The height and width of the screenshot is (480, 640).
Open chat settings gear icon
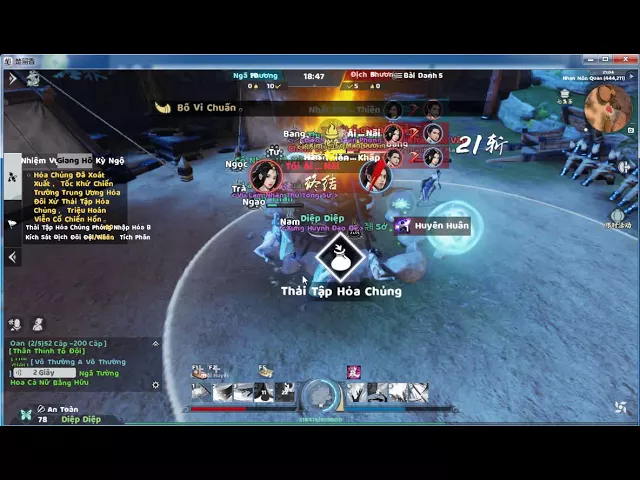pos(155,385)
